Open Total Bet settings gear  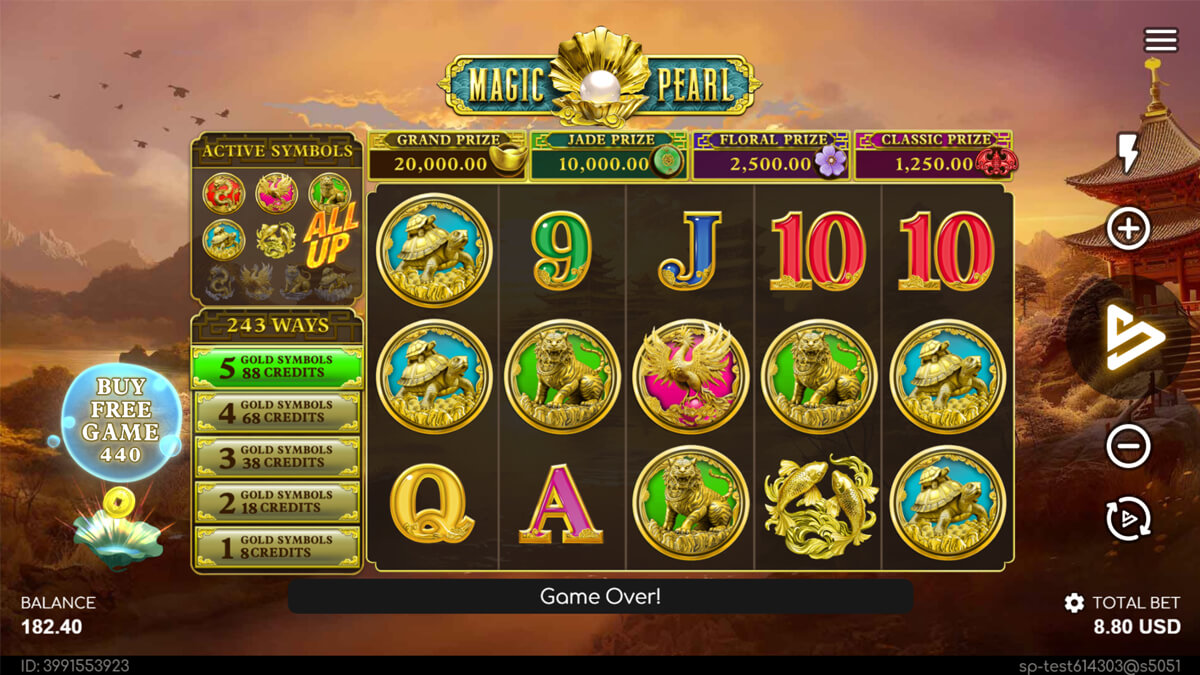[1074, 603]
